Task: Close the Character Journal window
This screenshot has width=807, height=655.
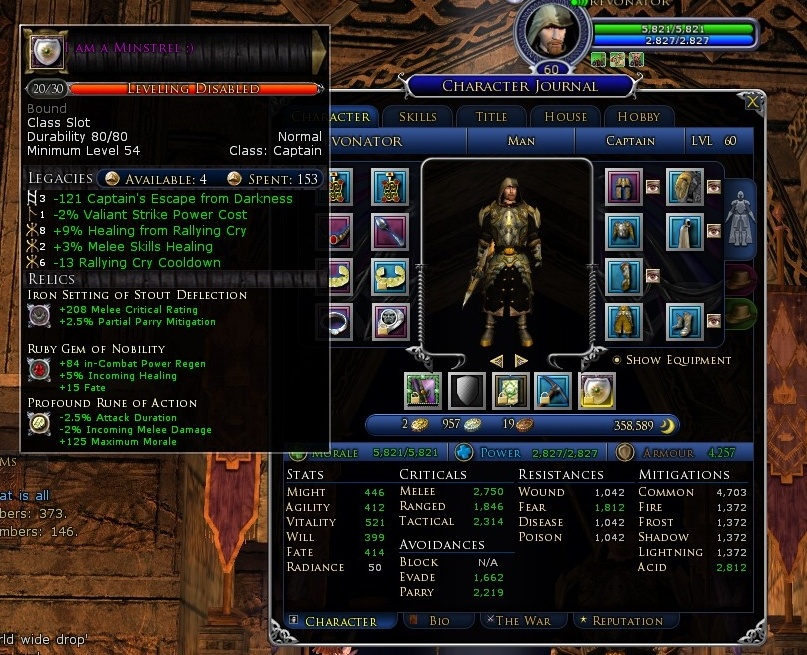Action: pyautogui.click(x=753, y=101)
